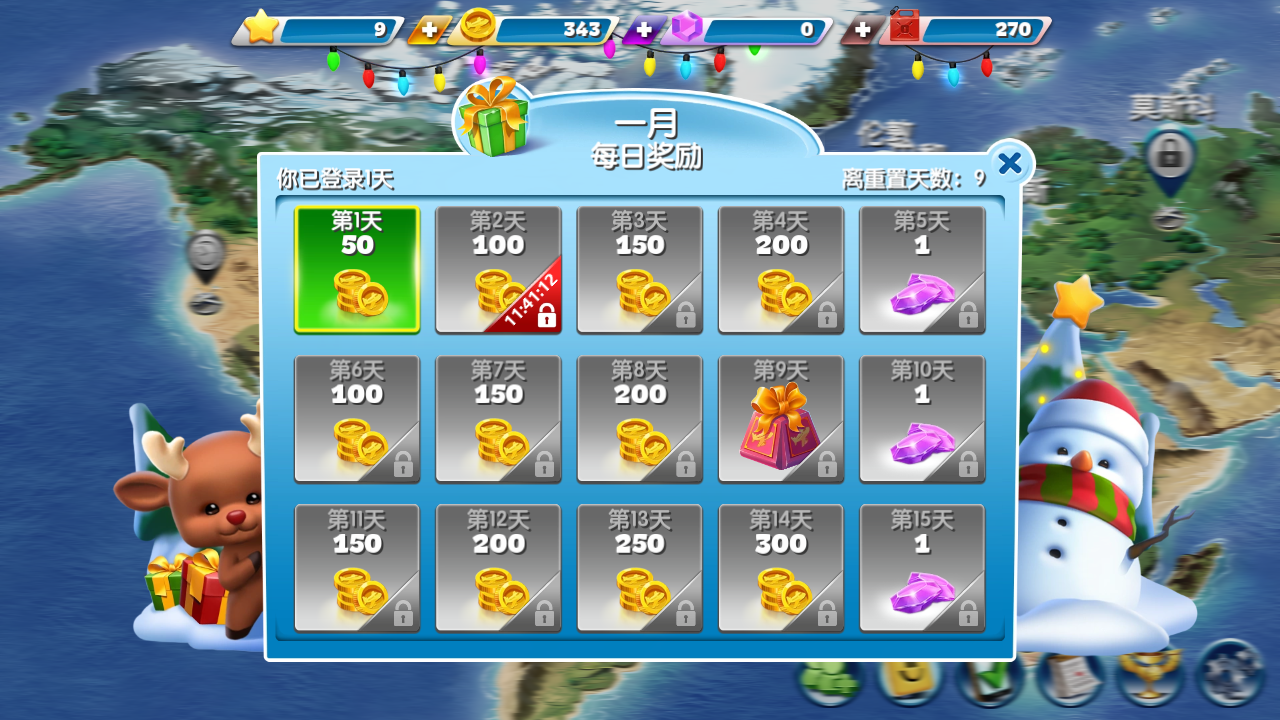Select the Day 10 purple gem reward tile
The image size is (1280, 720).
point(922,419)
